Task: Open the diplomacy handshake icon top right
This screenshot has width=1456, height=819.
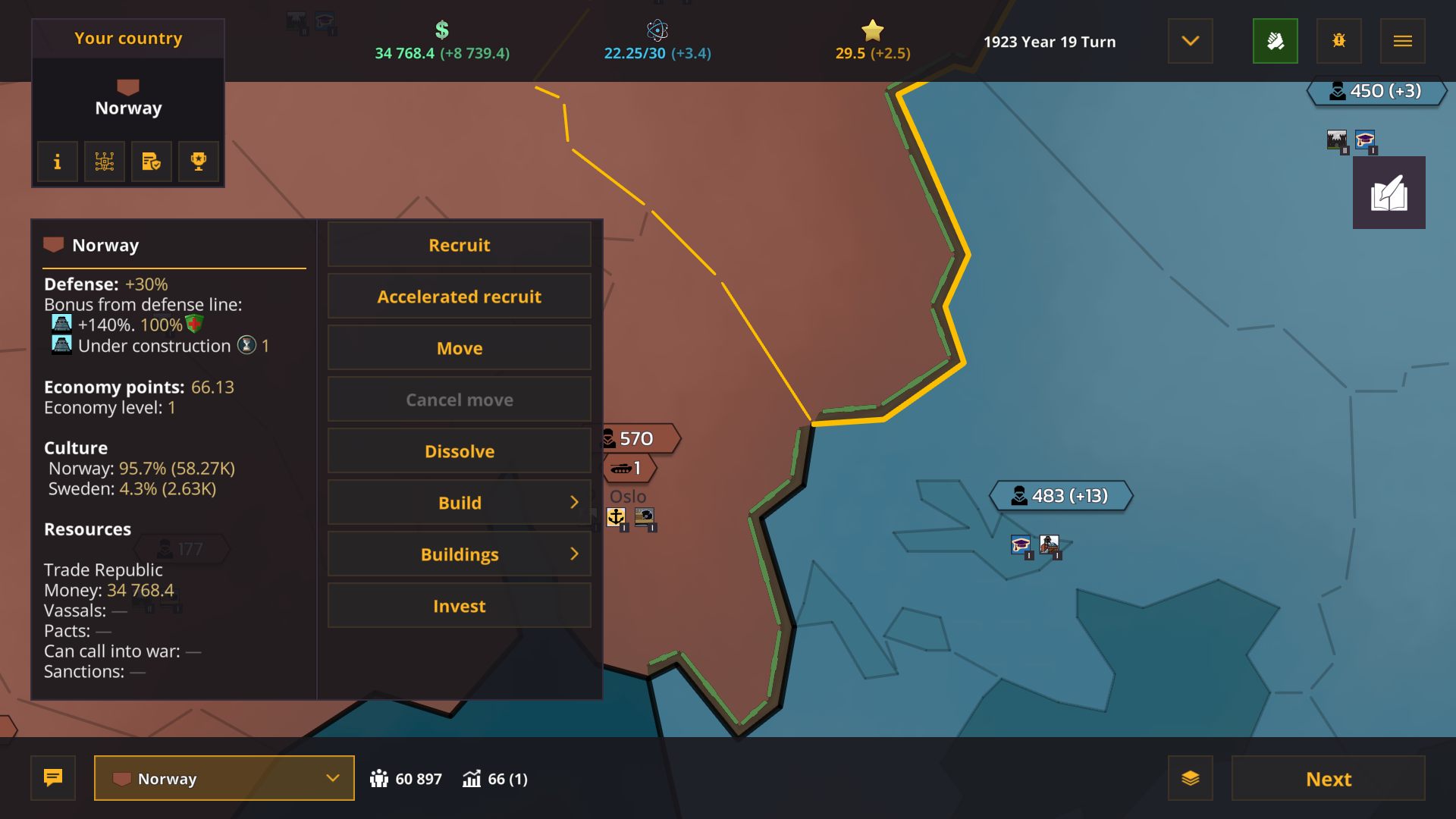Action: click(x=1275, y=41)
